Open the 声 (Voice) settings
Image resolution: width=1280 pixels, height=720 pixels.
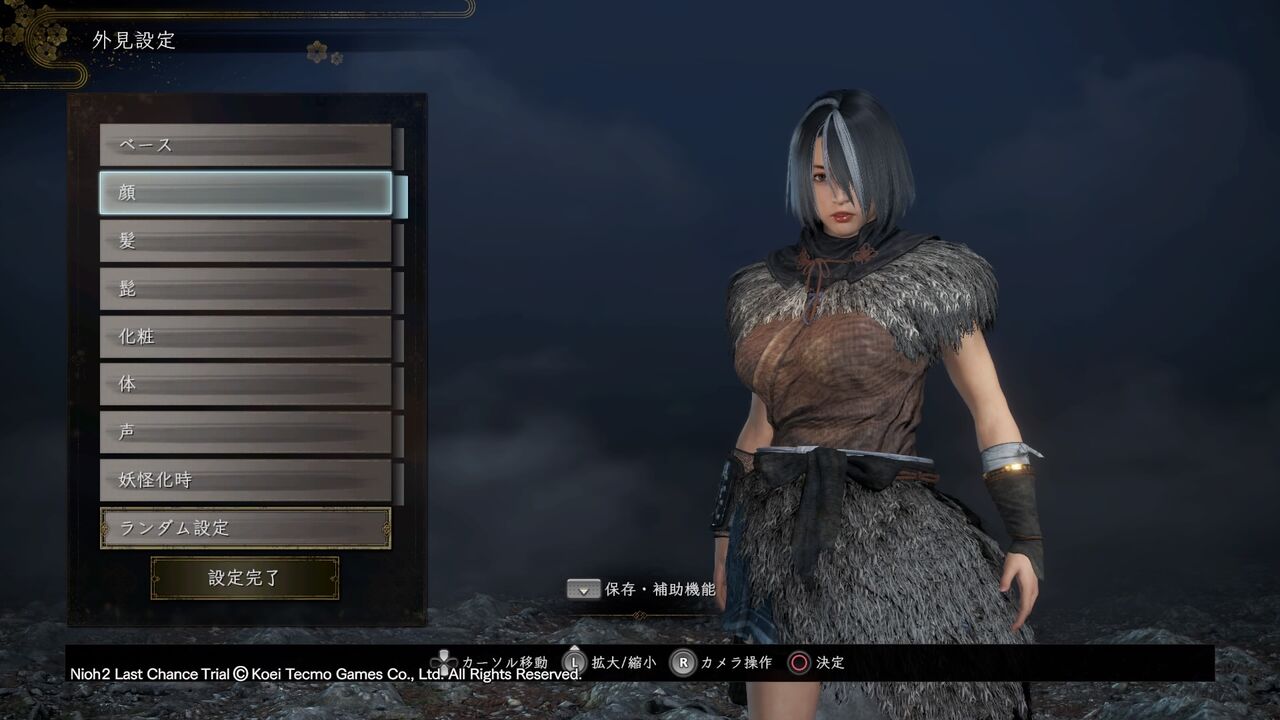pyautogui.click(x=244, y=432)
